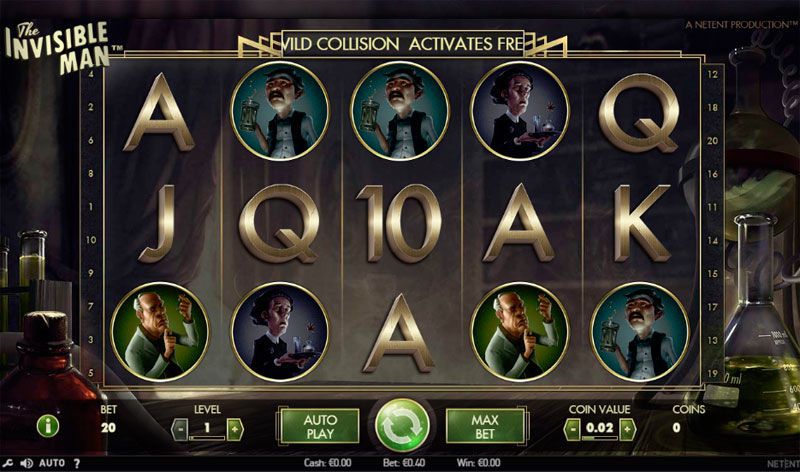Activate Auto Play

(319, 426)
